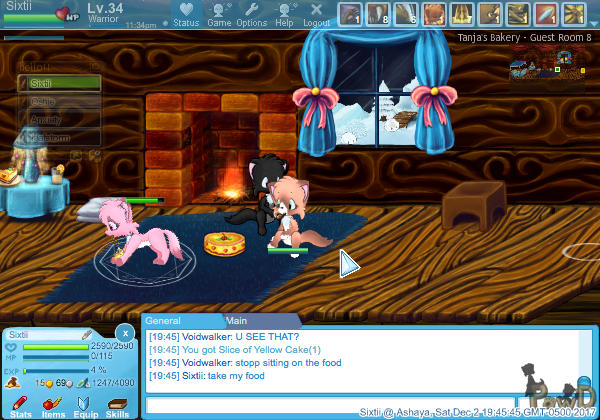Open the Help menu
Image resolution: width=600 pixels, height=420 pixels.
284,13
